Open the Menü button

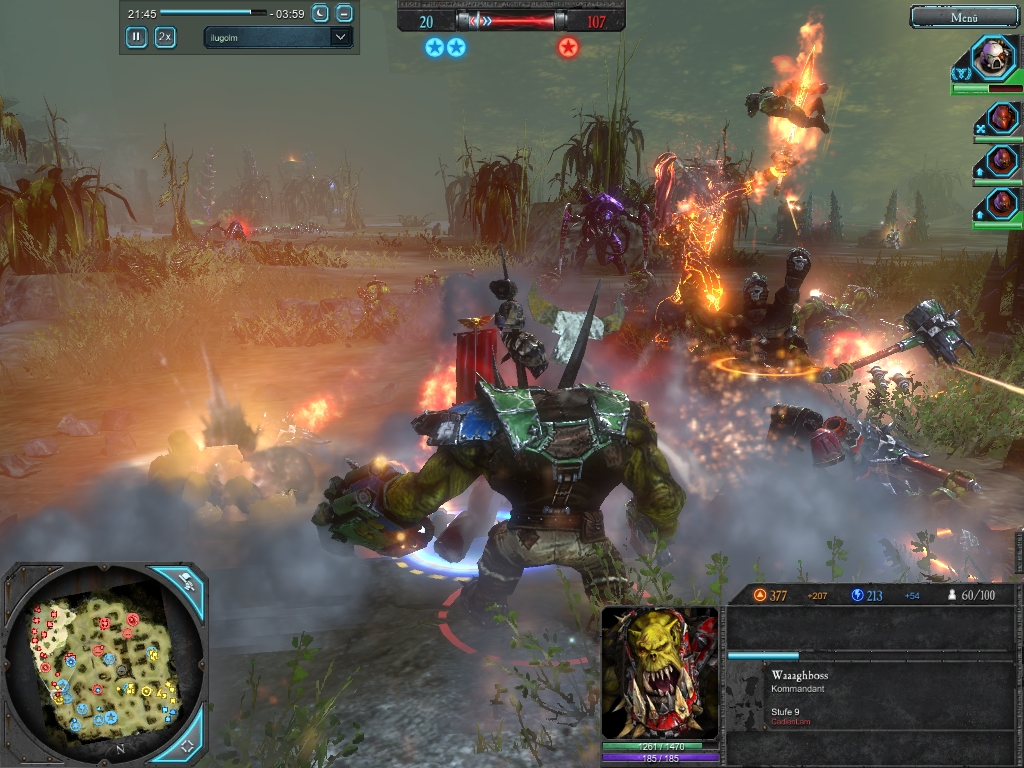tap(964, 16)
